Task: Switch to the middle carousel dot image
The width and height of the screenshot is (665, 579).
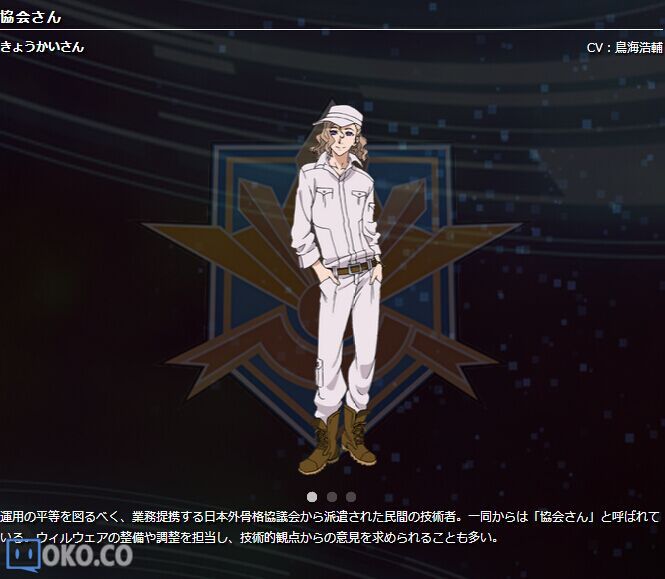Action: pyautogui.click(x=331, y=496)
